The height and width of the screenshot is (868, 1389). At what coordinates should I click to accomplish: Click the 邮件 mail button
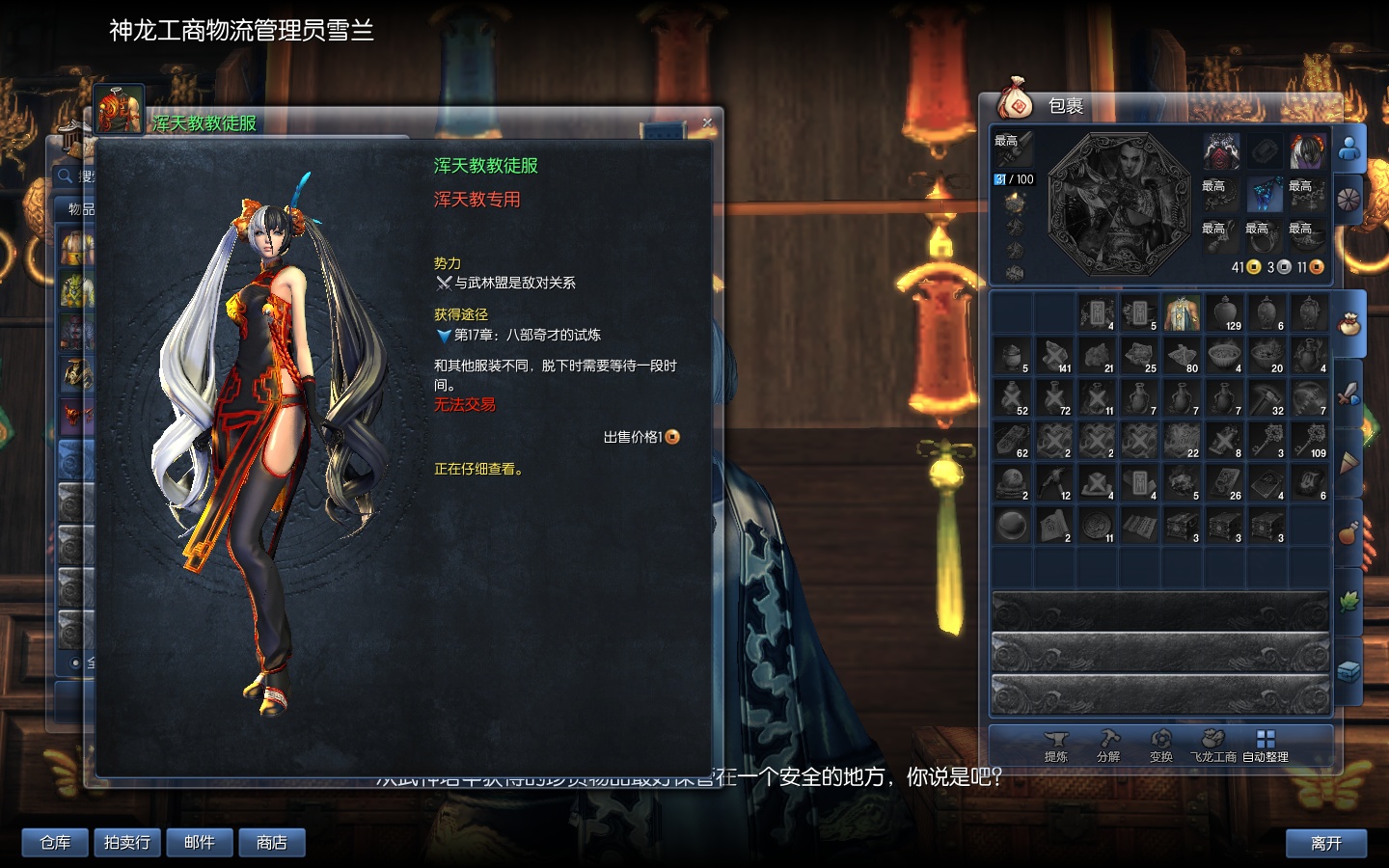click(x=199, y=842)
